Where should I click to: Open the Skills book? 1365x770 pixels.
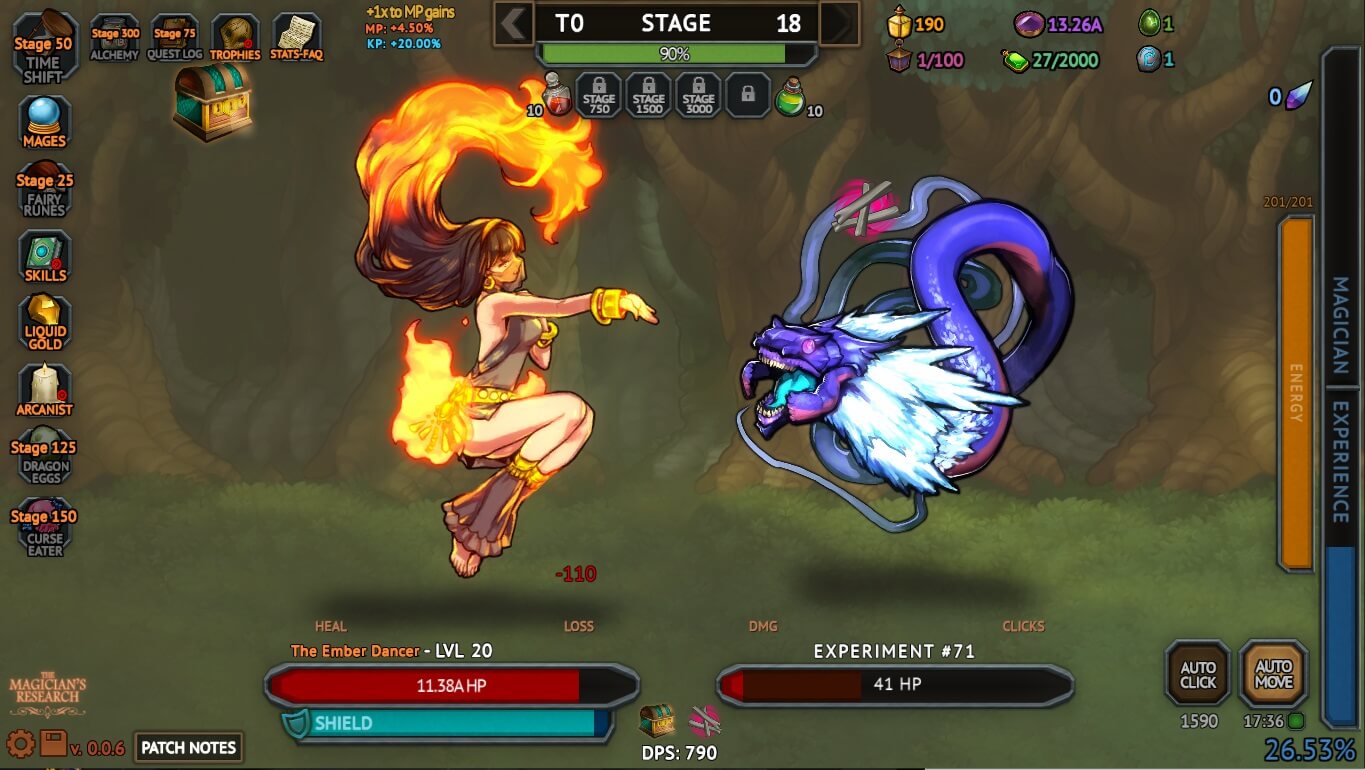coord(44,257)
